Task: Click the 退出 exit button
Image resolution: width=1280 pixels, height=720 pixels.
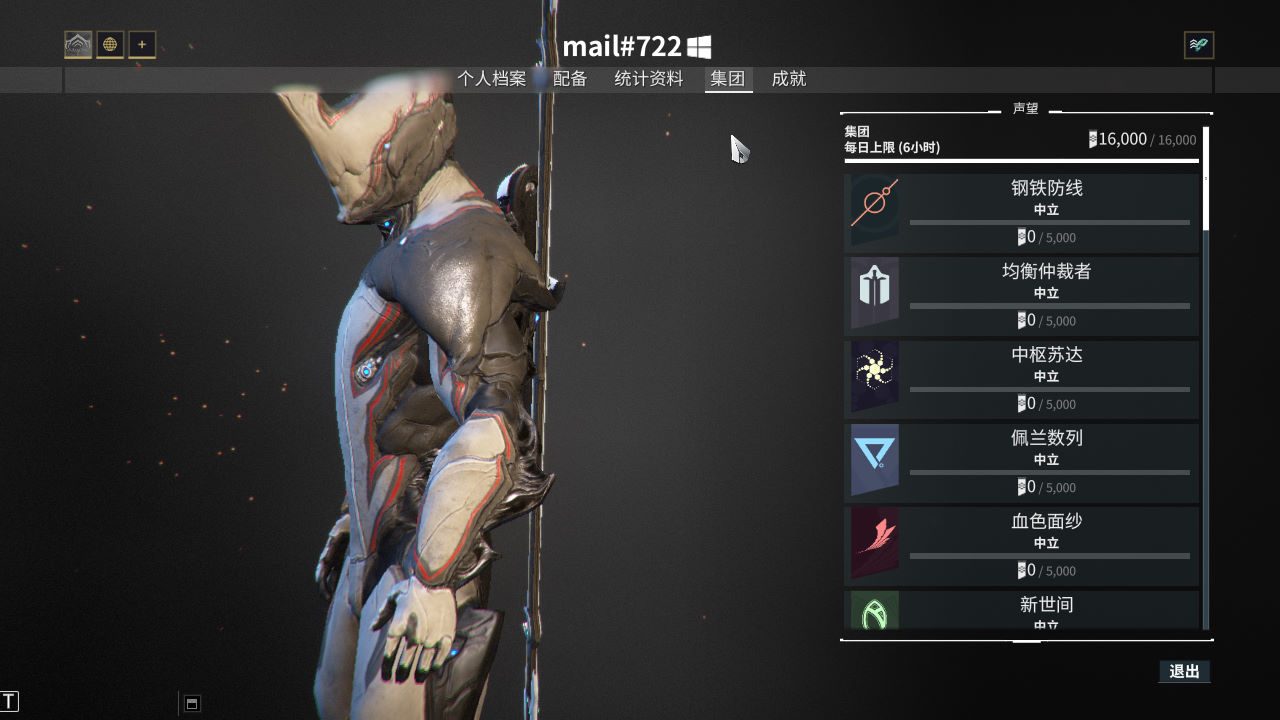Action: coord(1184,672)
